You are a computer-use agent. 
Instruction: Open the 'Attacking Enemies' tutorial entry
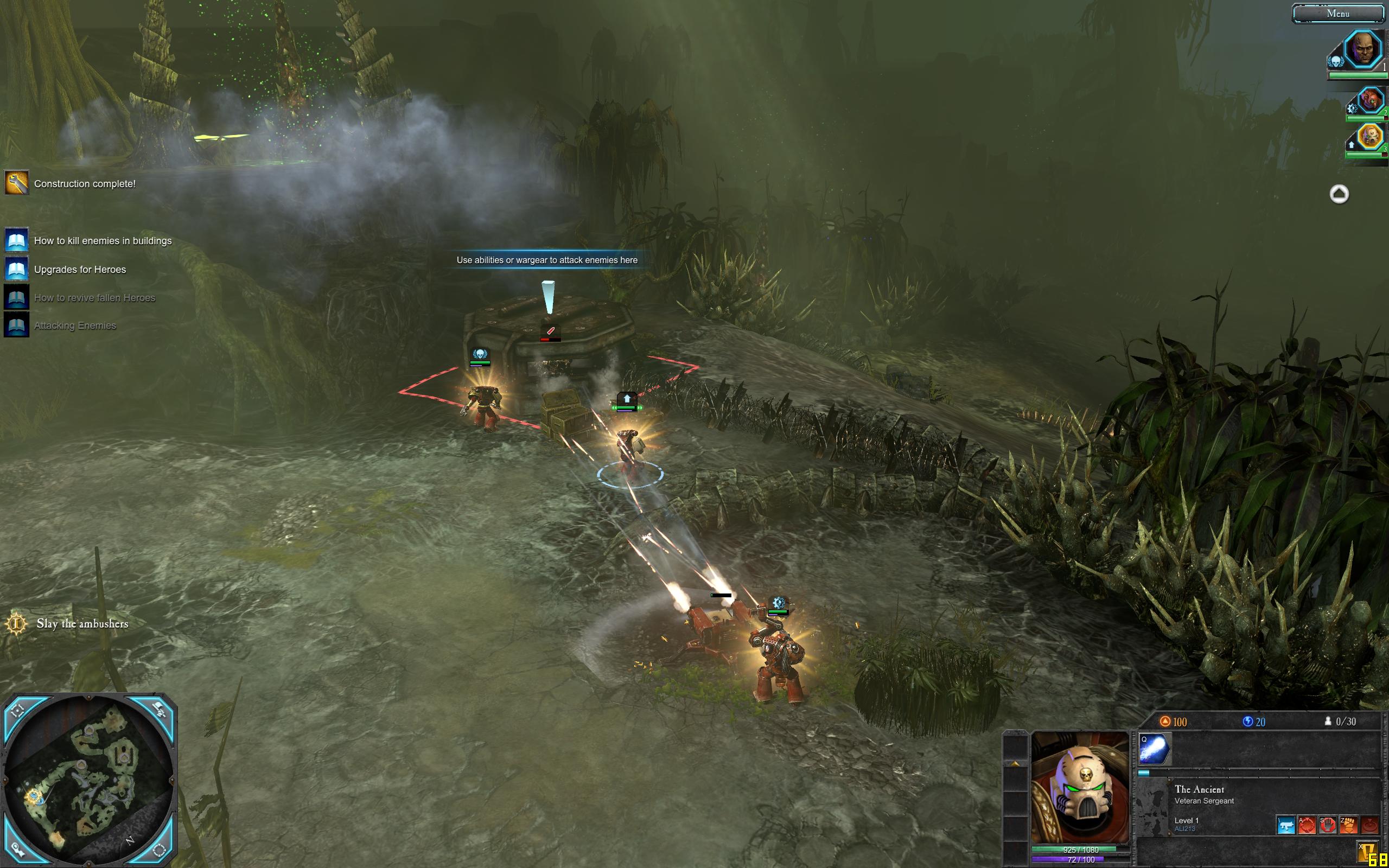[x=75, y=325]
